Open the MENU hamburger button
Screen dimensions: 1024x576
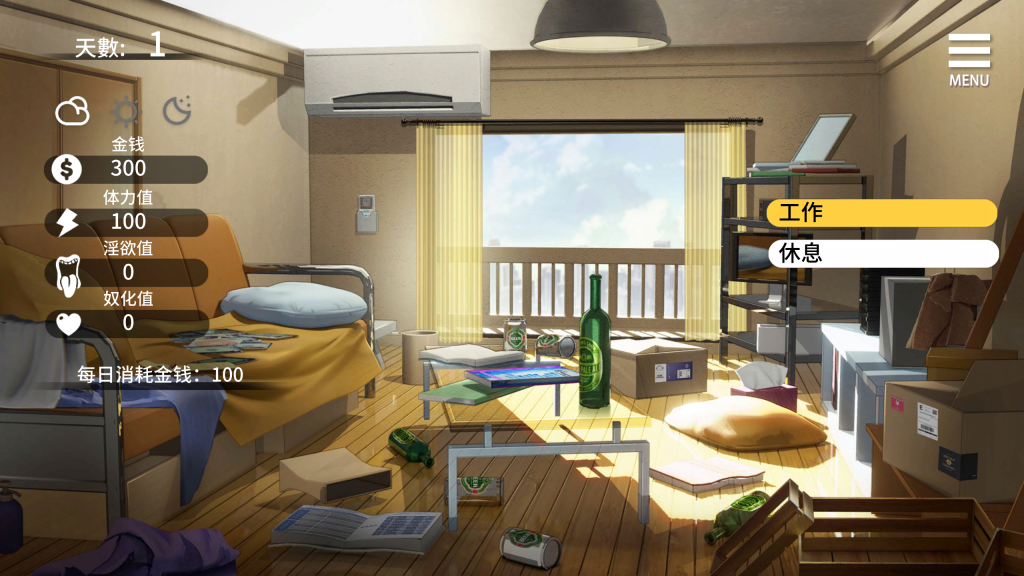coord(968,59)
